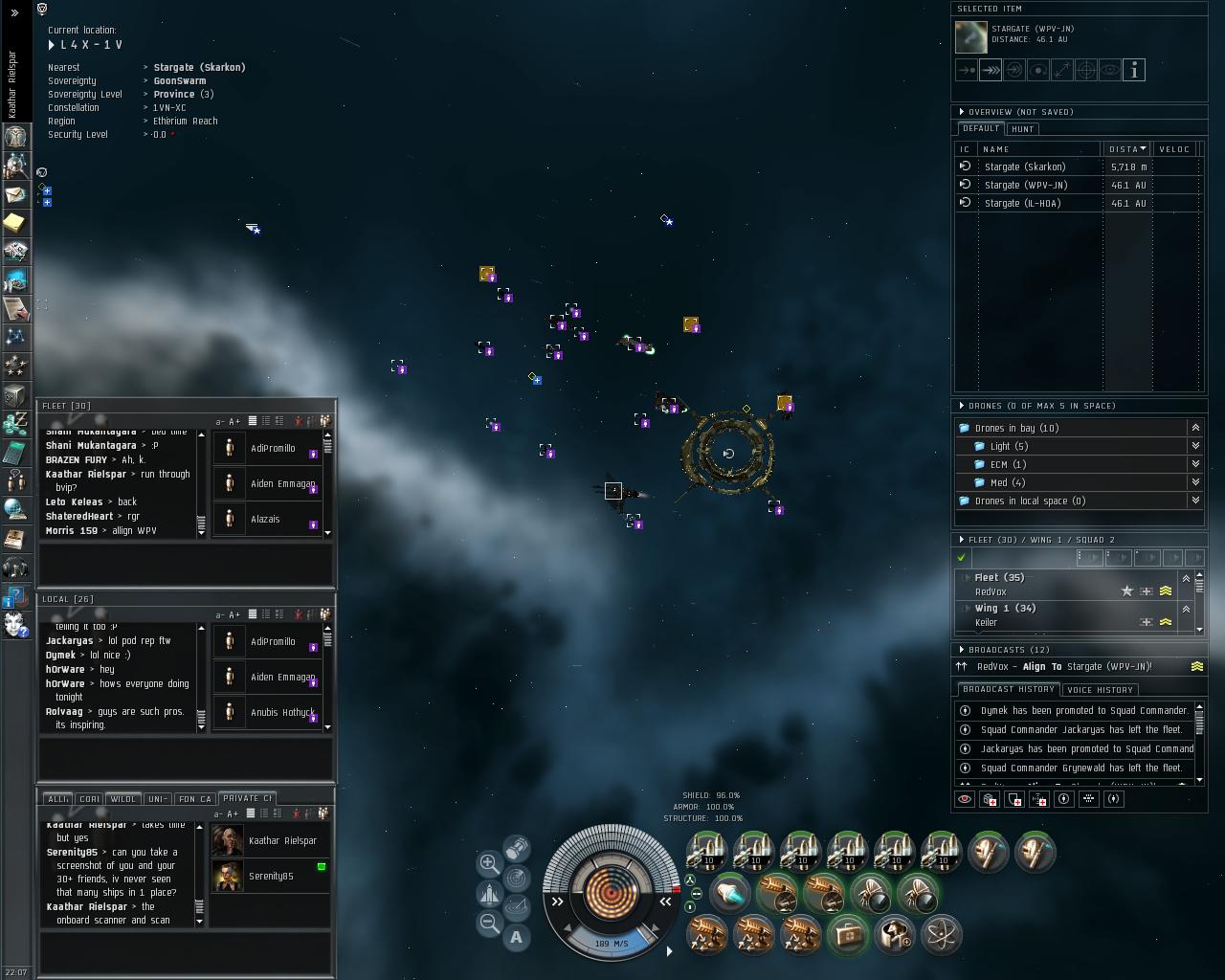Screen dimensions: 1225x980
Task: Toggle the autopilot 'A' button
Action: click(517, 938)
